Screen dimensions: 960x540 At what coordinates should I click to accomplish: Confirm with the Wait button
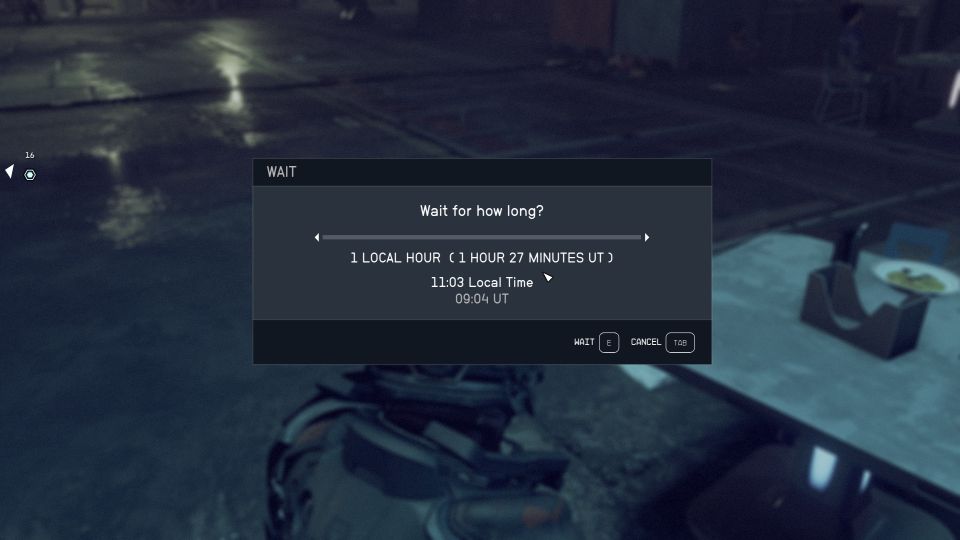597,342
